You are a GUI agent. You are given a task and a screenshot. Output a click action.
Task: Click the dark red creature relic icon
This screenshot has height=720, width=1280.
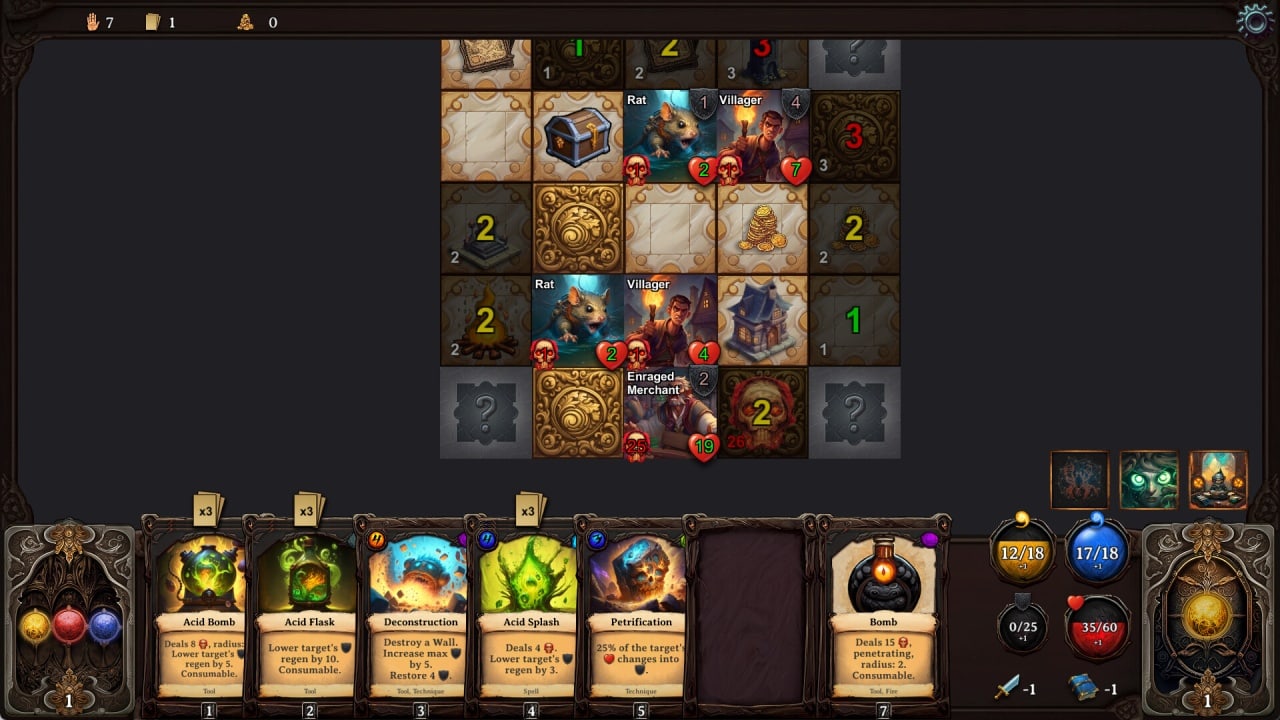click(1080, 480)
